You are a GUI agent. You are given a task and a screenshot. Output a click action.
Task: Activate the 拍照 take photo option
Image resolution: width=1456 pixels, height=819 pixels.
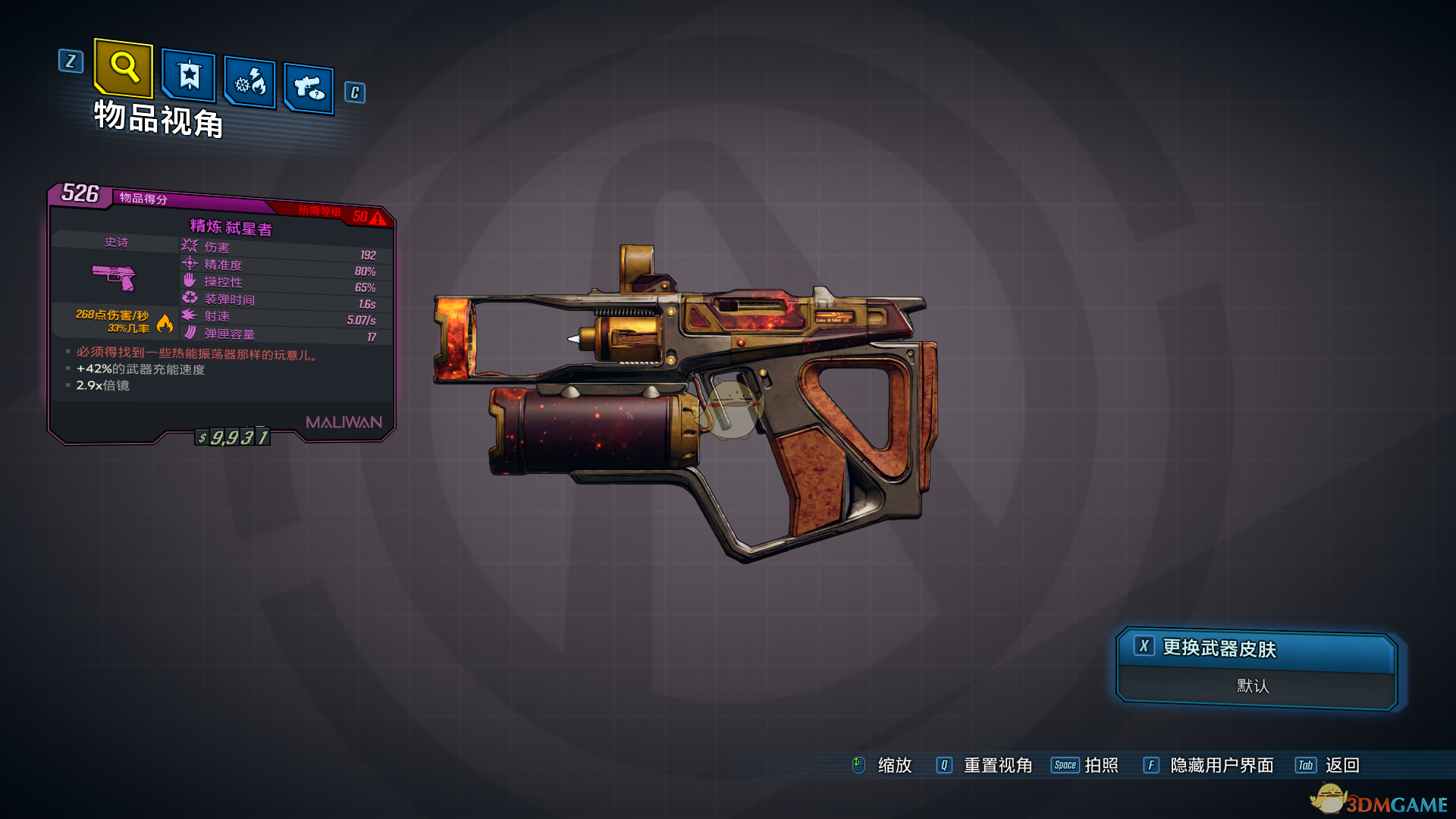point(1100,765)
